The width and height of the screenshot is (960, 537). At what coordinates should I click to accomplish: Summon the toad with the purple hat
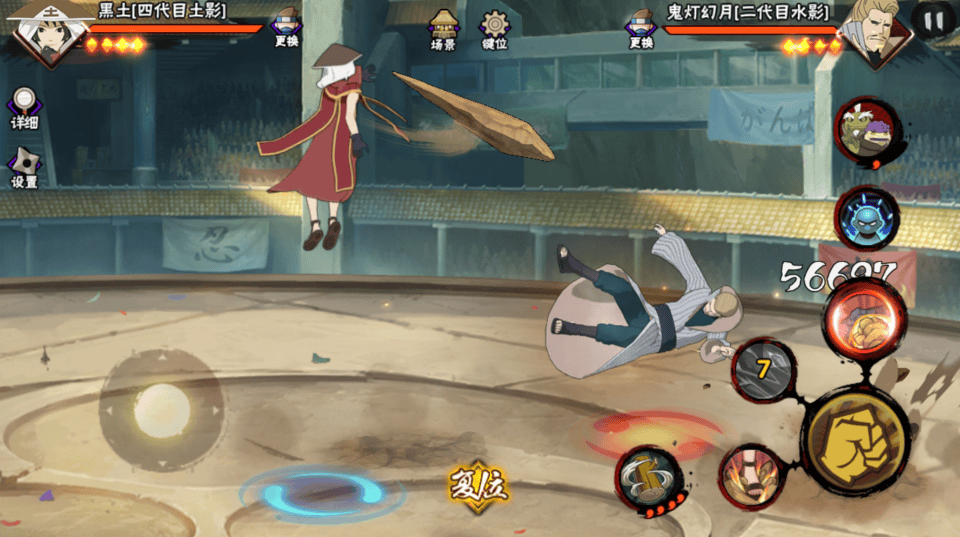click(868, 132)
